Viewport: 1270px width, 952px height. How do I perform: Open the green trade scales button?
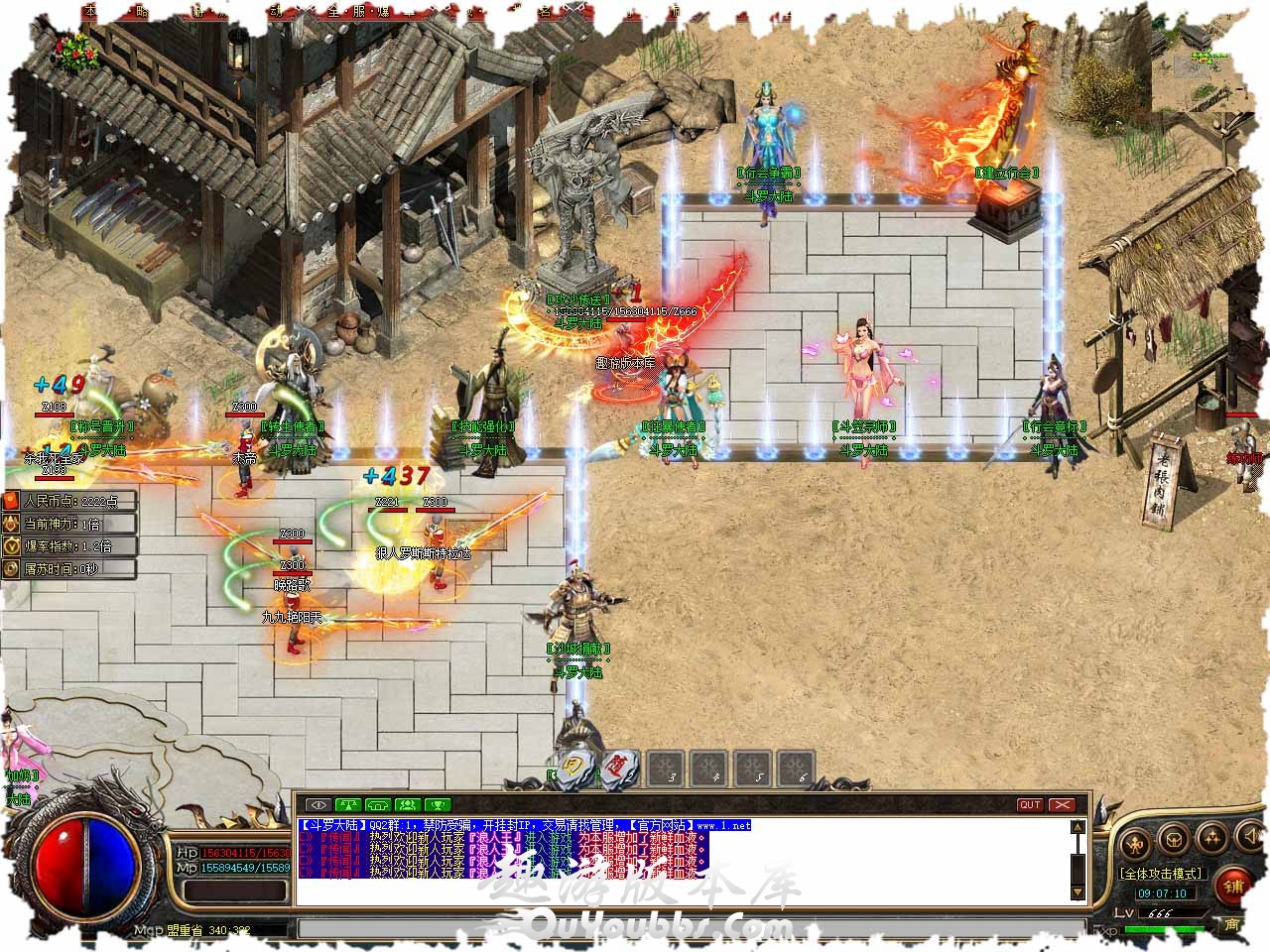(x=347, y=804)
